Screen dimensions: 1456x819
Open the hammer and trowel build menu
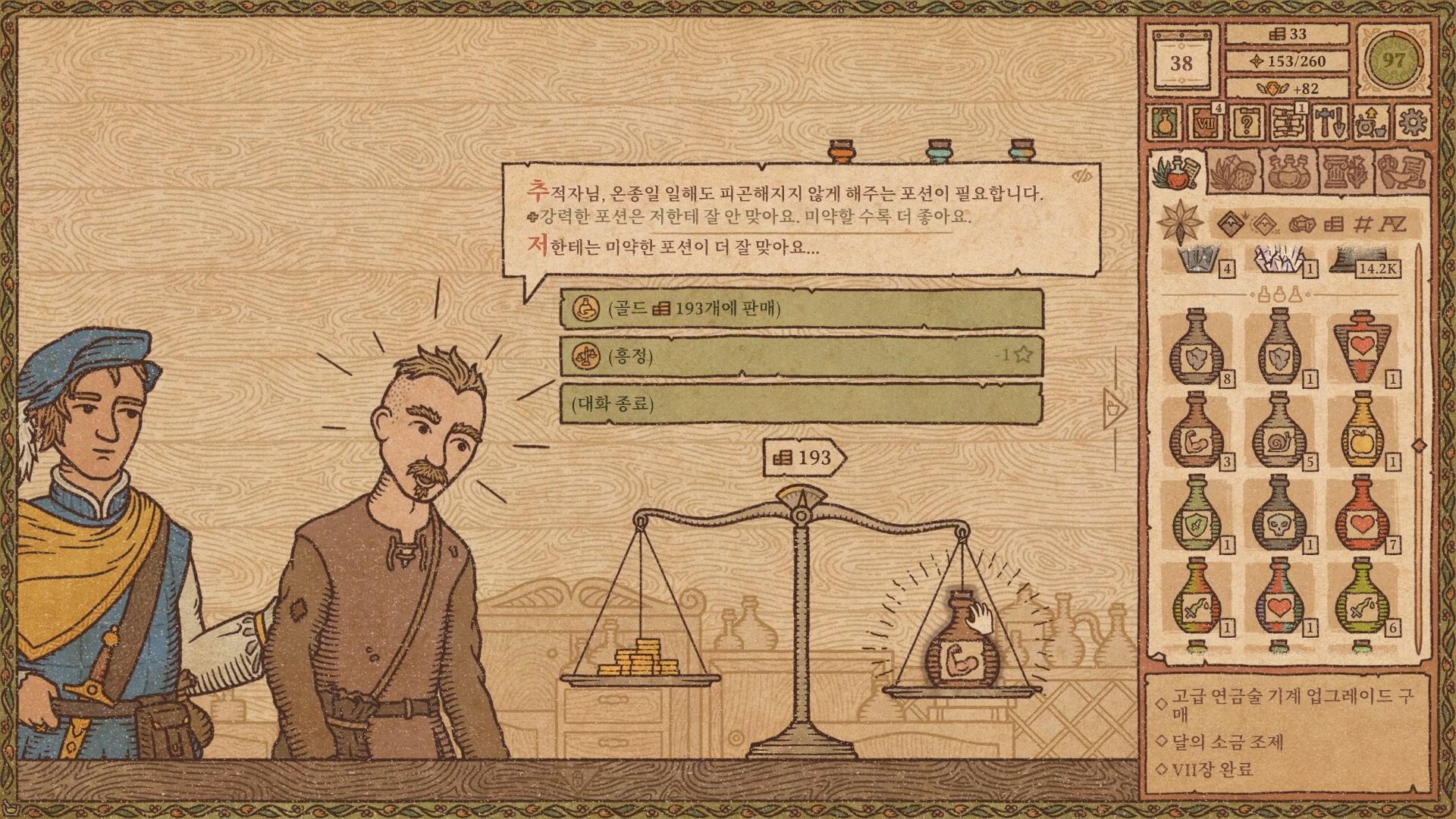click(x=1329, y=123)
